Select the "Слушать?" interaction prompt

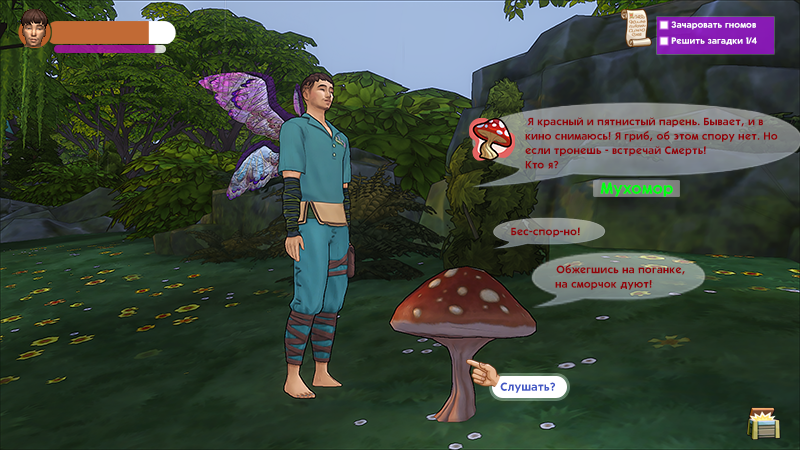(x=528, y=386)
